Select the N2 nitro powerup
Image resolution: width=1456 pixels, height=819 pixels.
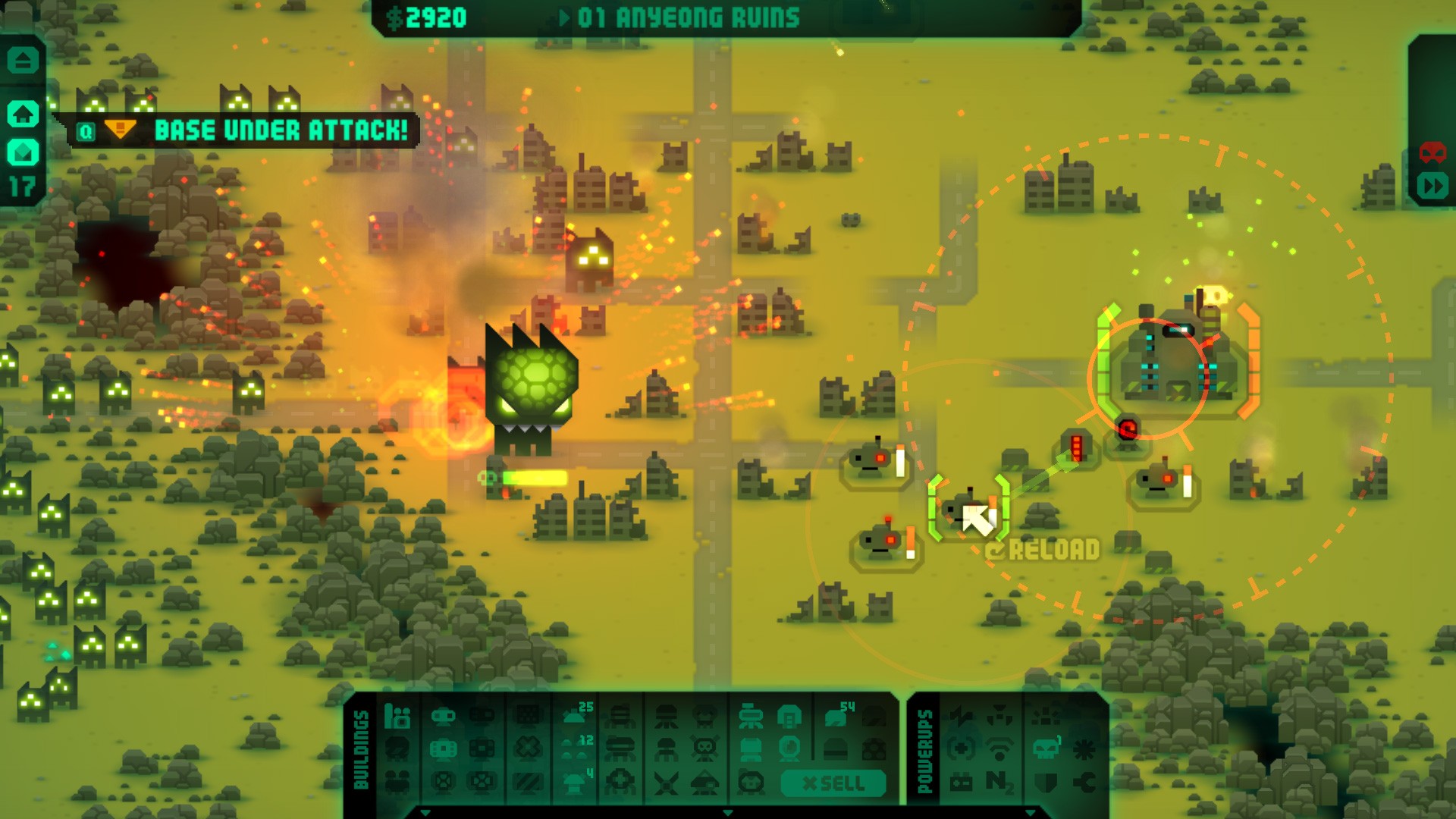[x=999, y=782]
